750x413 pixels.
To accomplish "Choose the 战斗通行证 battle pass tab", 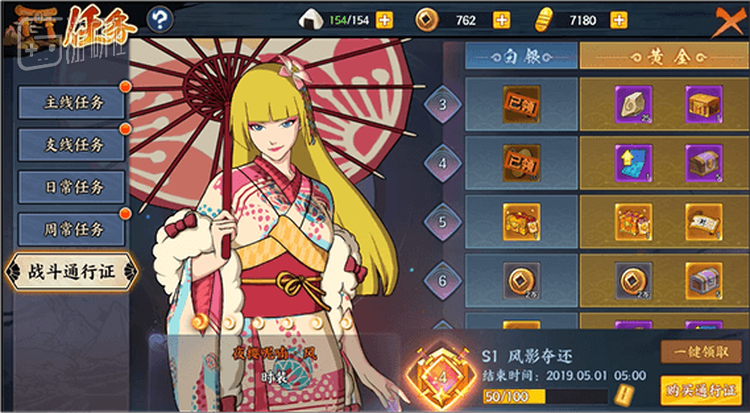I will [70, 271].
